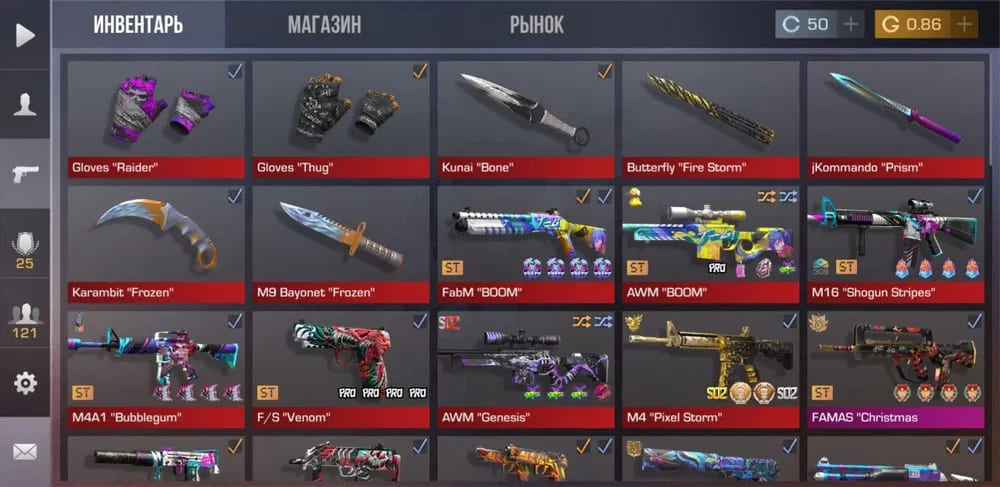Tap the play arrow in the sidebar
The image size is (1000, 487).
[25, 35]
